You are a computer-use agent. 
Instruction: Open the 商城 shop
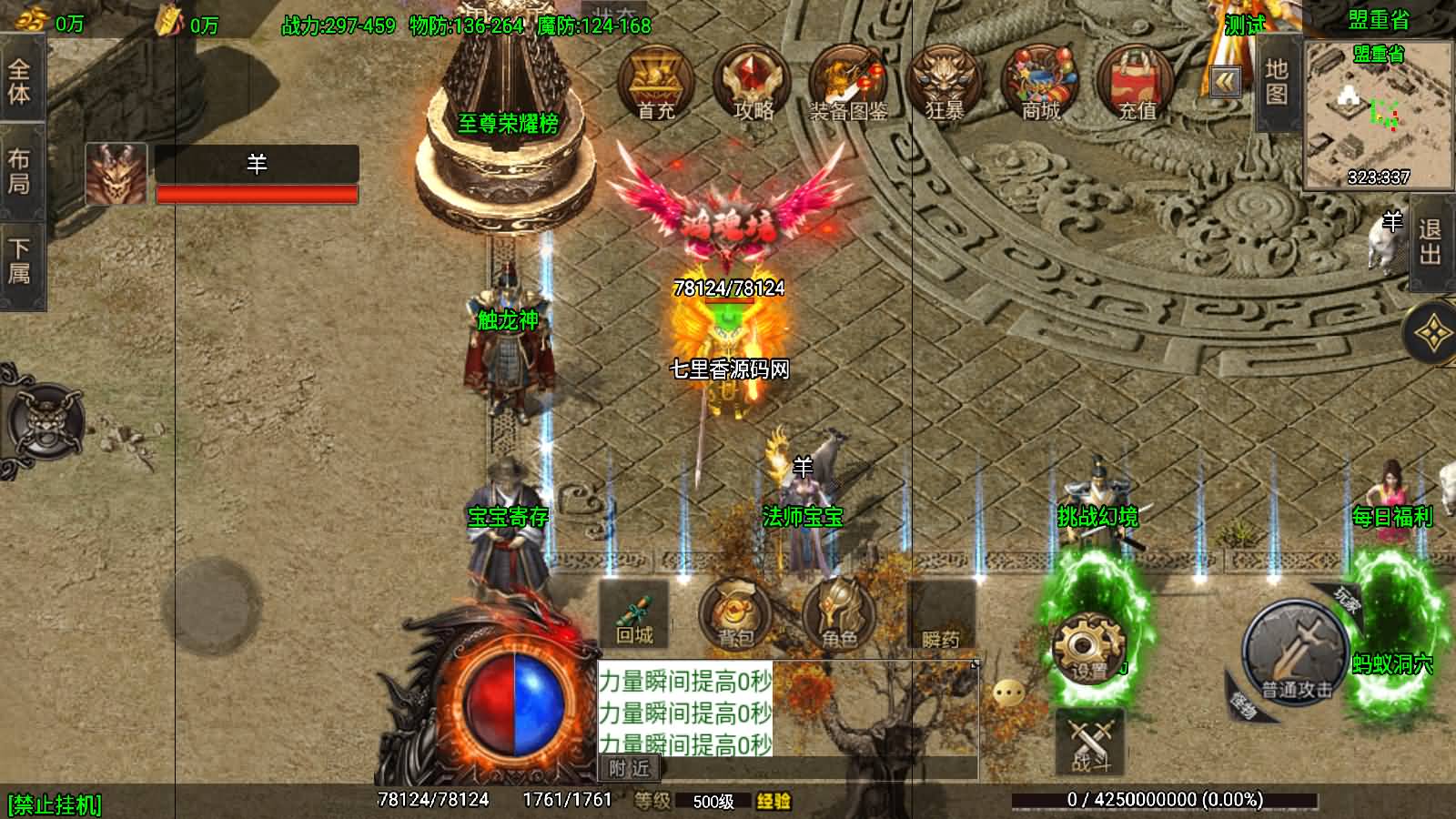coord(1041,84)
